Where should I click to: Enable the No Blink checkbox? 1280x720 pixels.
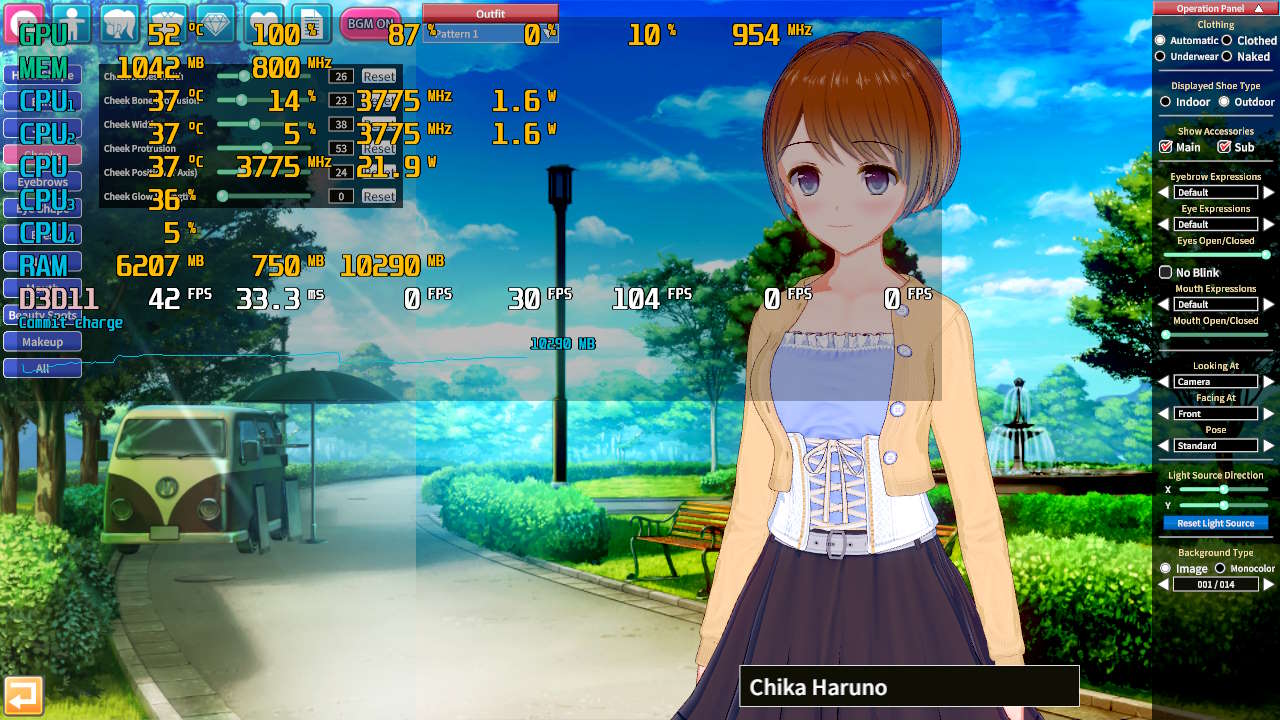point(1165,272)
